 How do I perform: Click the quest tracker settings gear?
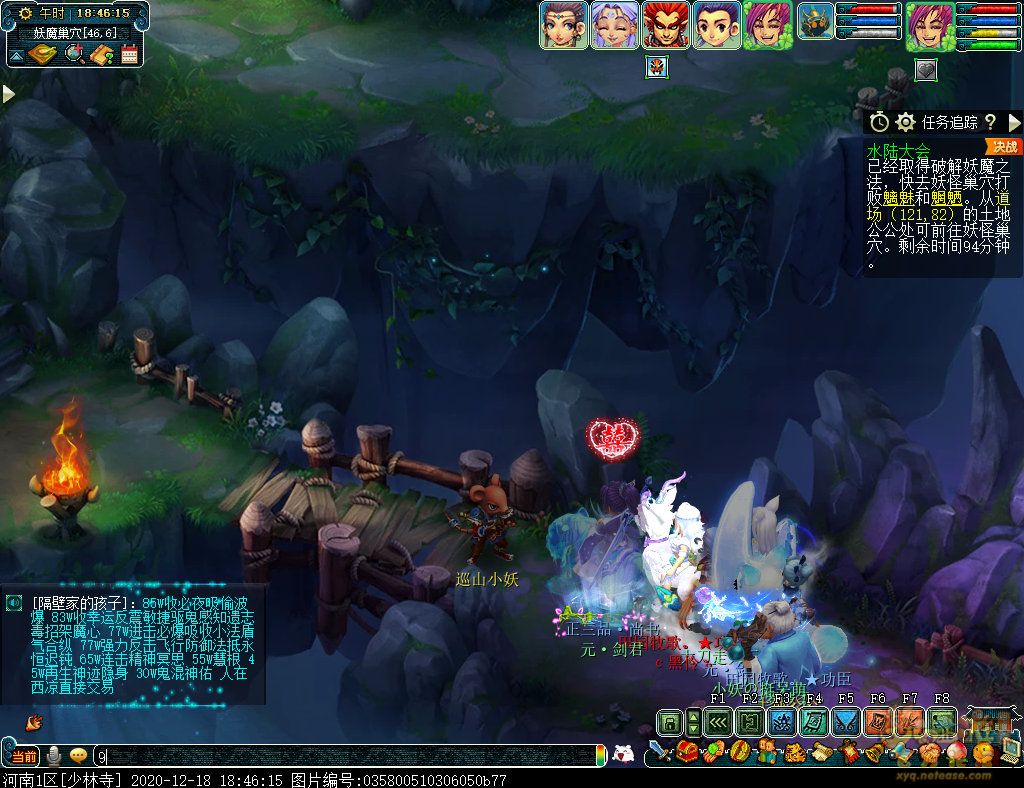click(x=906, y=122)
